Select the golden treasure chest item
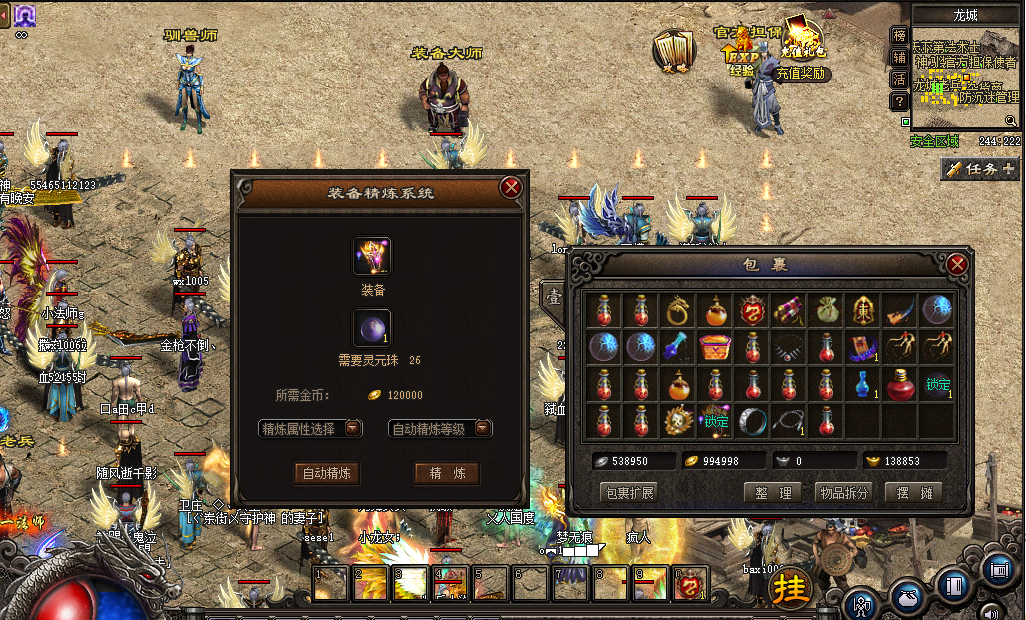This screenshot has height=620, width=1026. pos(714,348)
